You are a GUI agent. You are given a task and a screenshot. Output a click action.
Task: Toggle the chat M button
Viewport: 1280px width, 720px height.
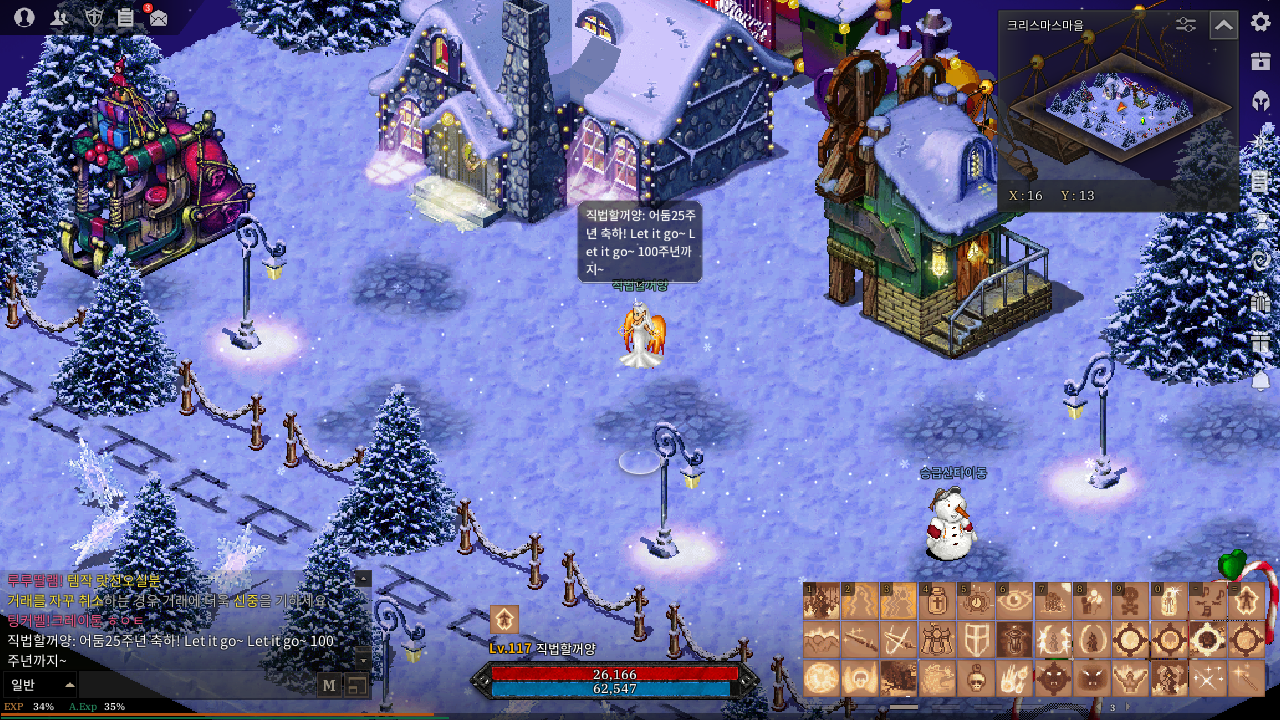coord(329,685)
